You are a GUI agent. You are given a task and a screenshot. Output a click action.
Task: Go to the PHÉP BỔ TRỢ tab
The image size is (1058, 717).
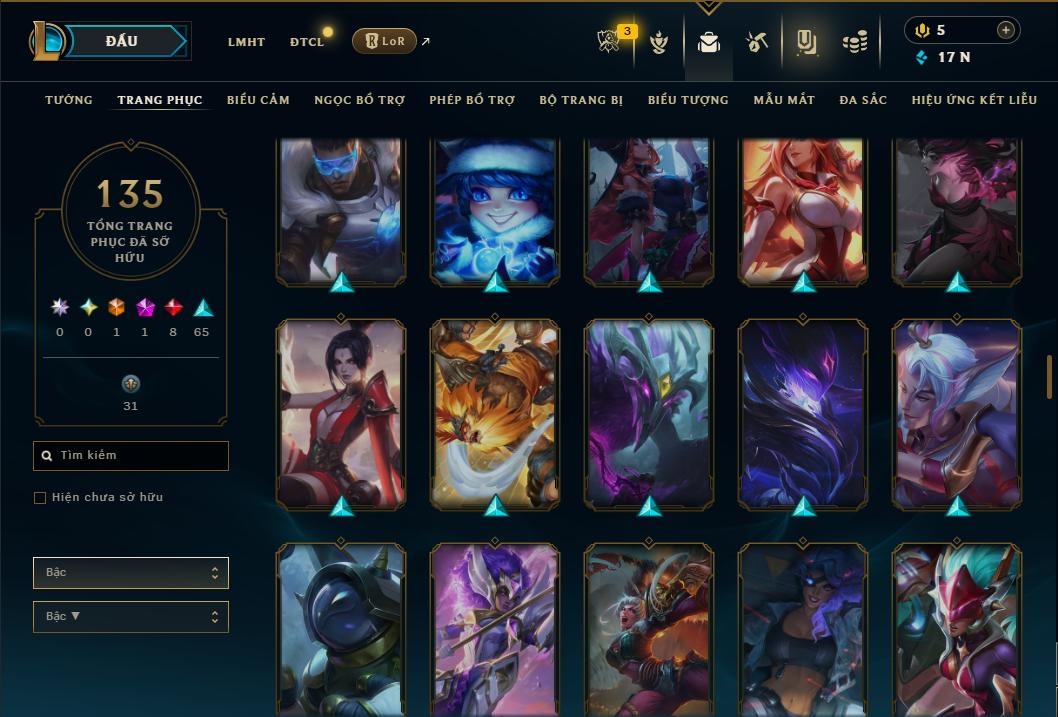(472, 100)
